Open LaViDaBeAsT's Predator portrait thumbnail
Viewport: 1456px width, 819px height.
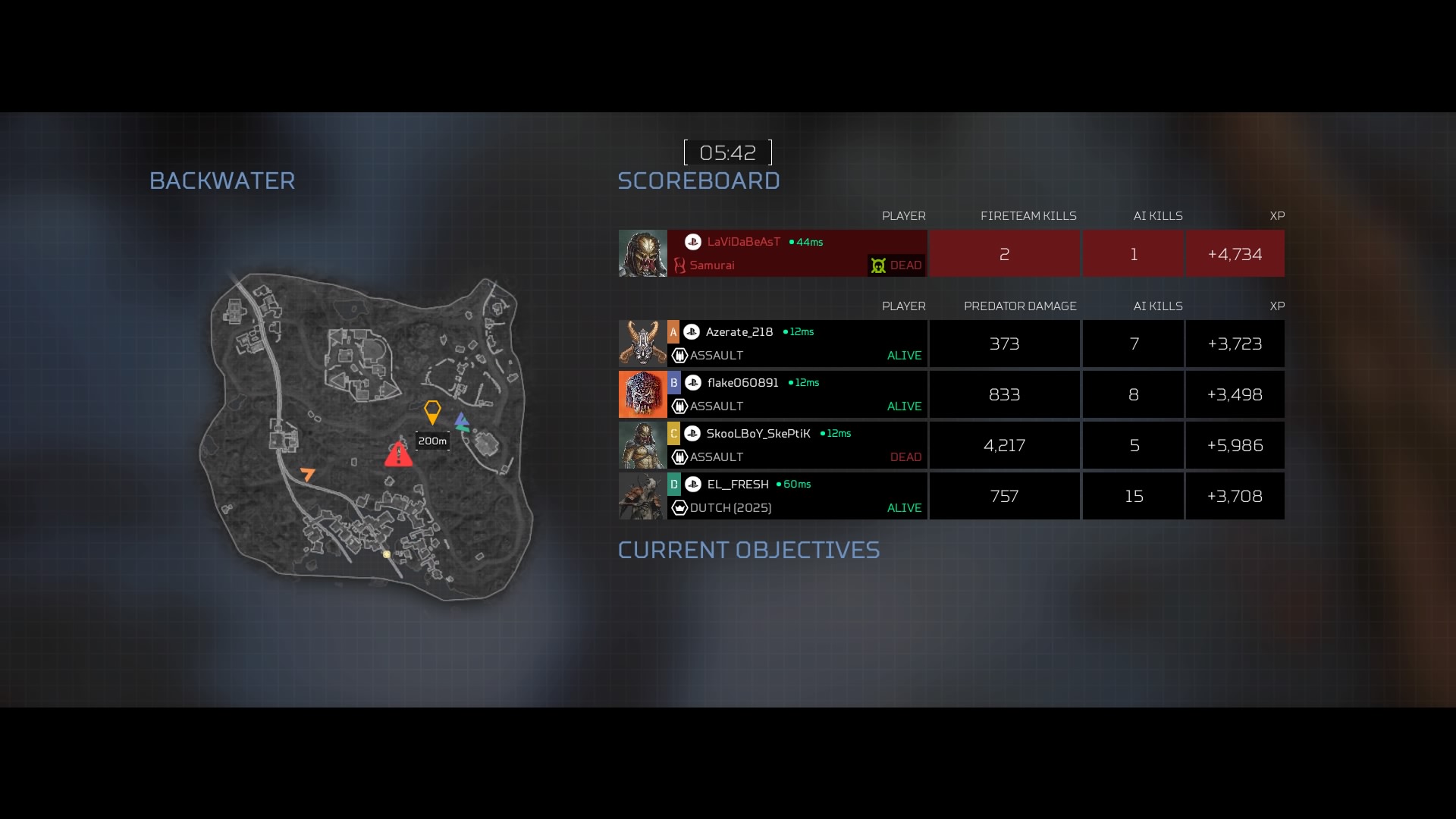[x=642, y=253]
